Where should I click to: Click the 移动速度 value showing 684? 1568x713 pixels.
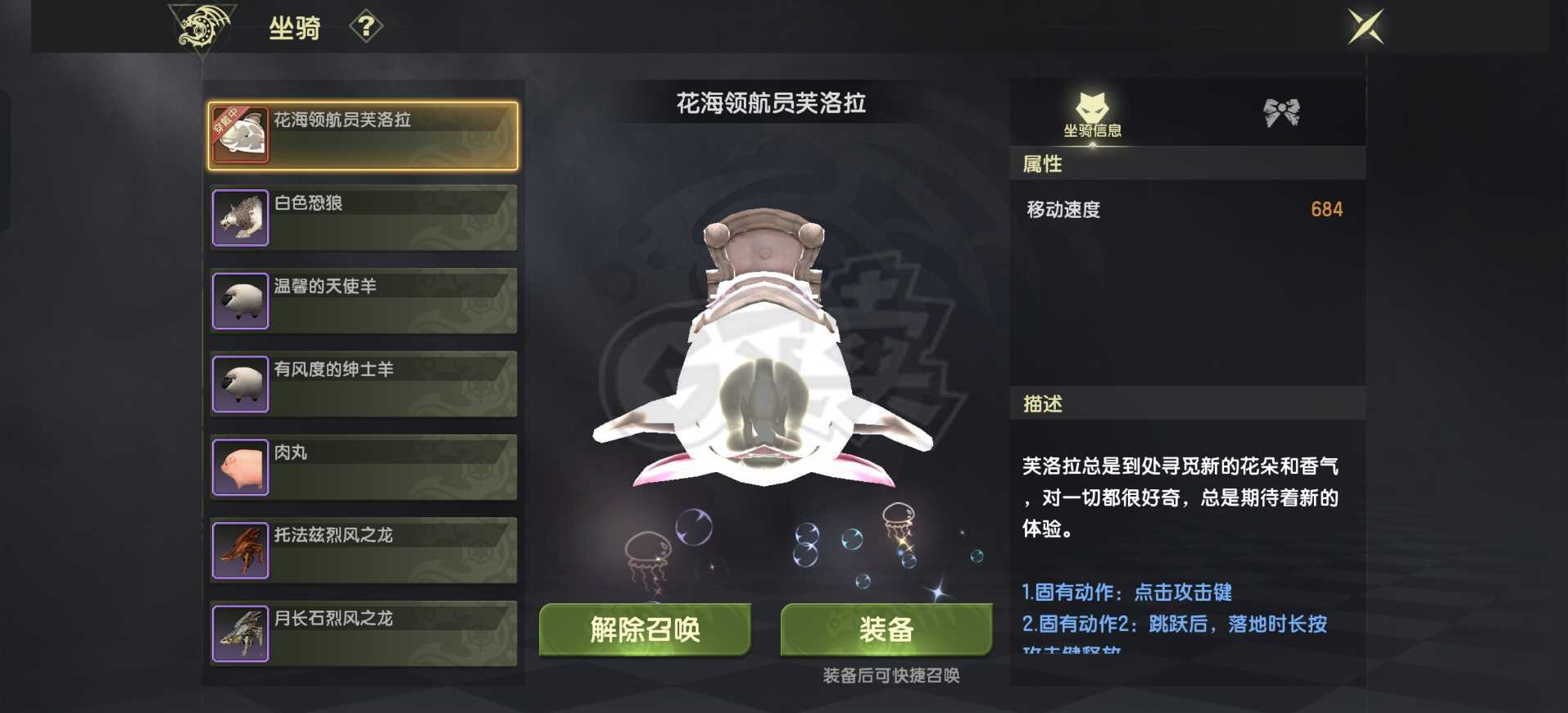1326,209
